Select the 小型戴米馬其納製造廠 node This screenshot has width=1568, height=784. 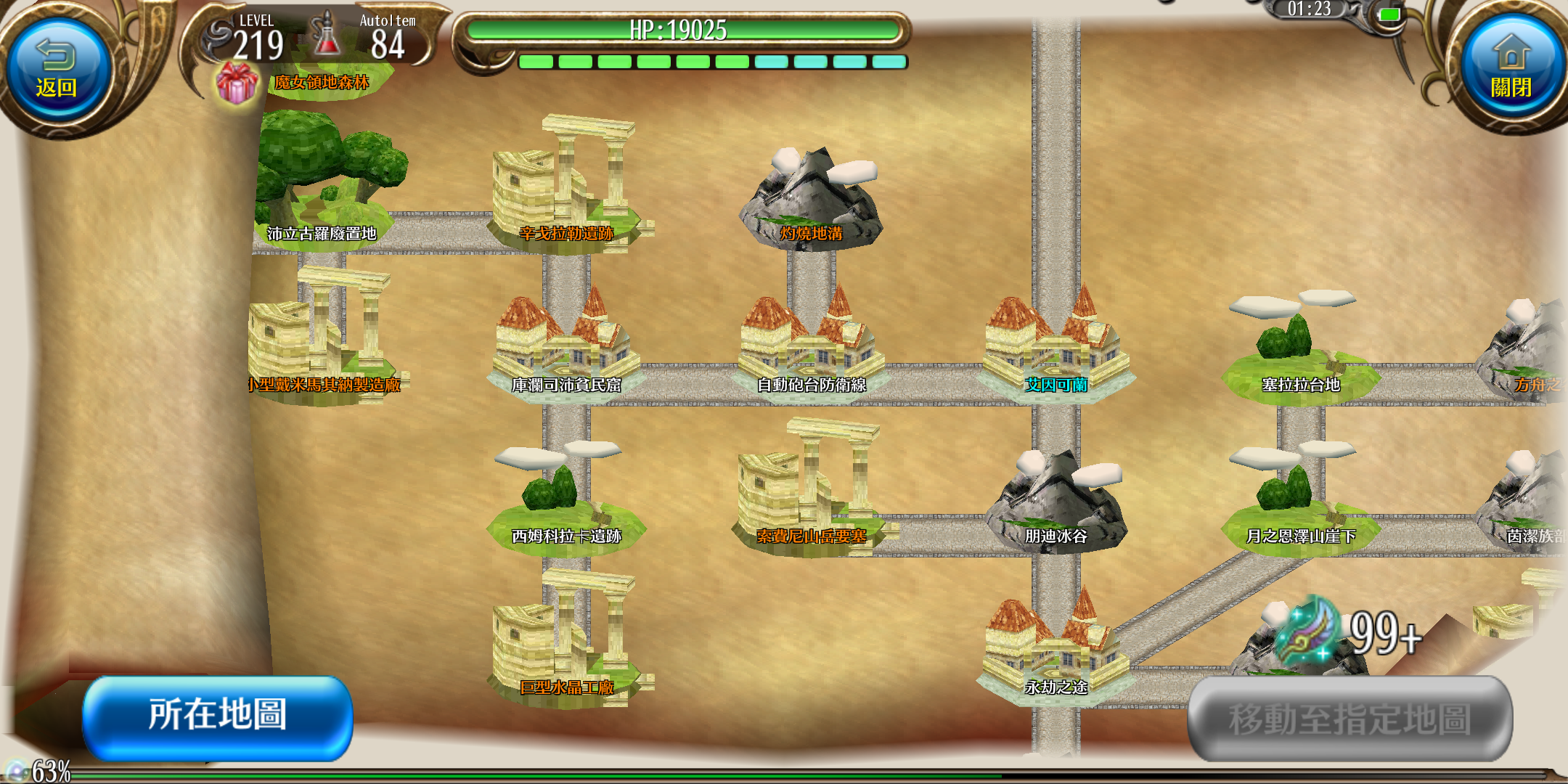pyautogui.click(x=323, y=341)
